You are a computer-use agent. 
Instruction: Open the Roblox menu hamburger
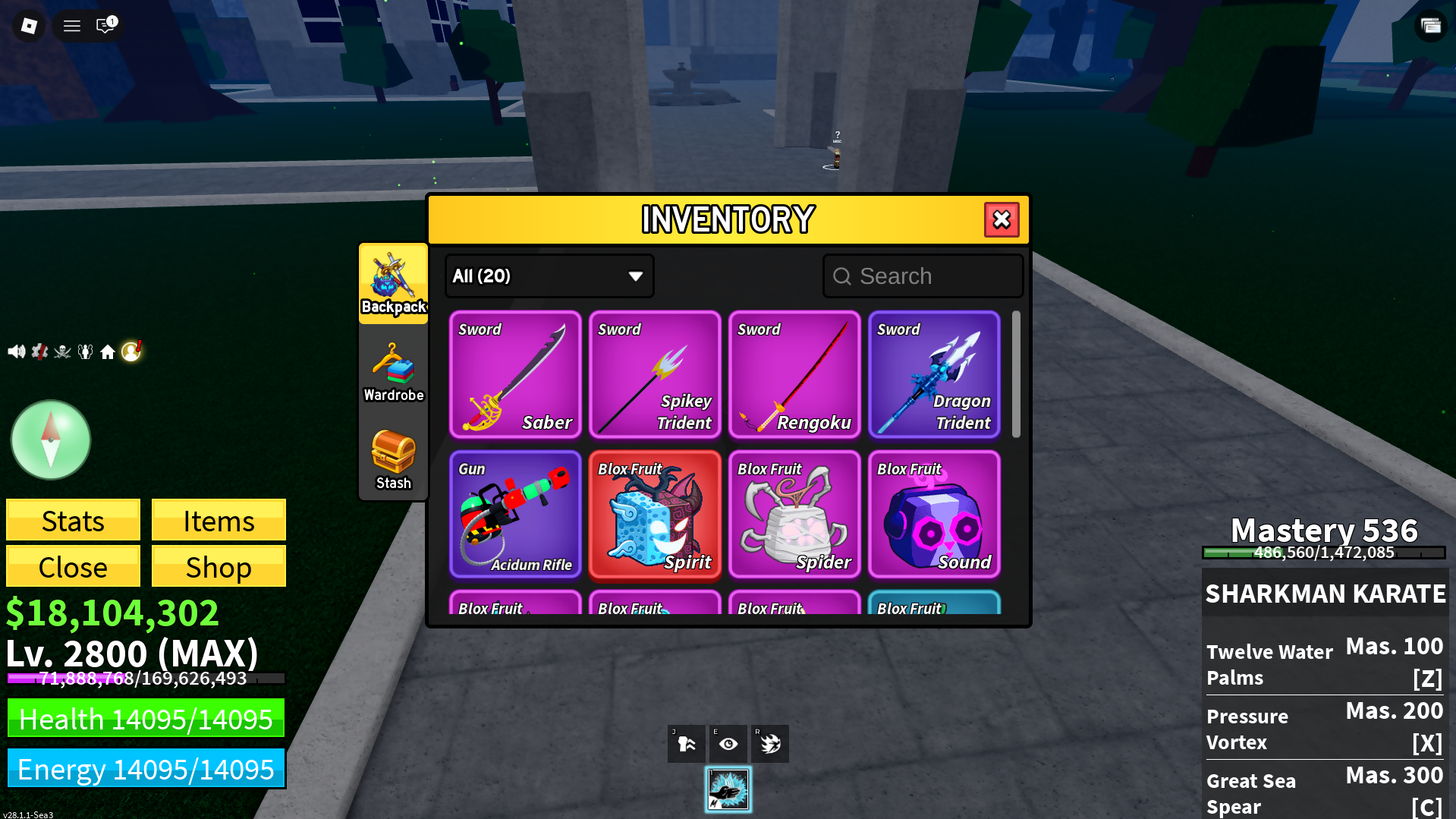pyautogui.click(x=71, y=25)
